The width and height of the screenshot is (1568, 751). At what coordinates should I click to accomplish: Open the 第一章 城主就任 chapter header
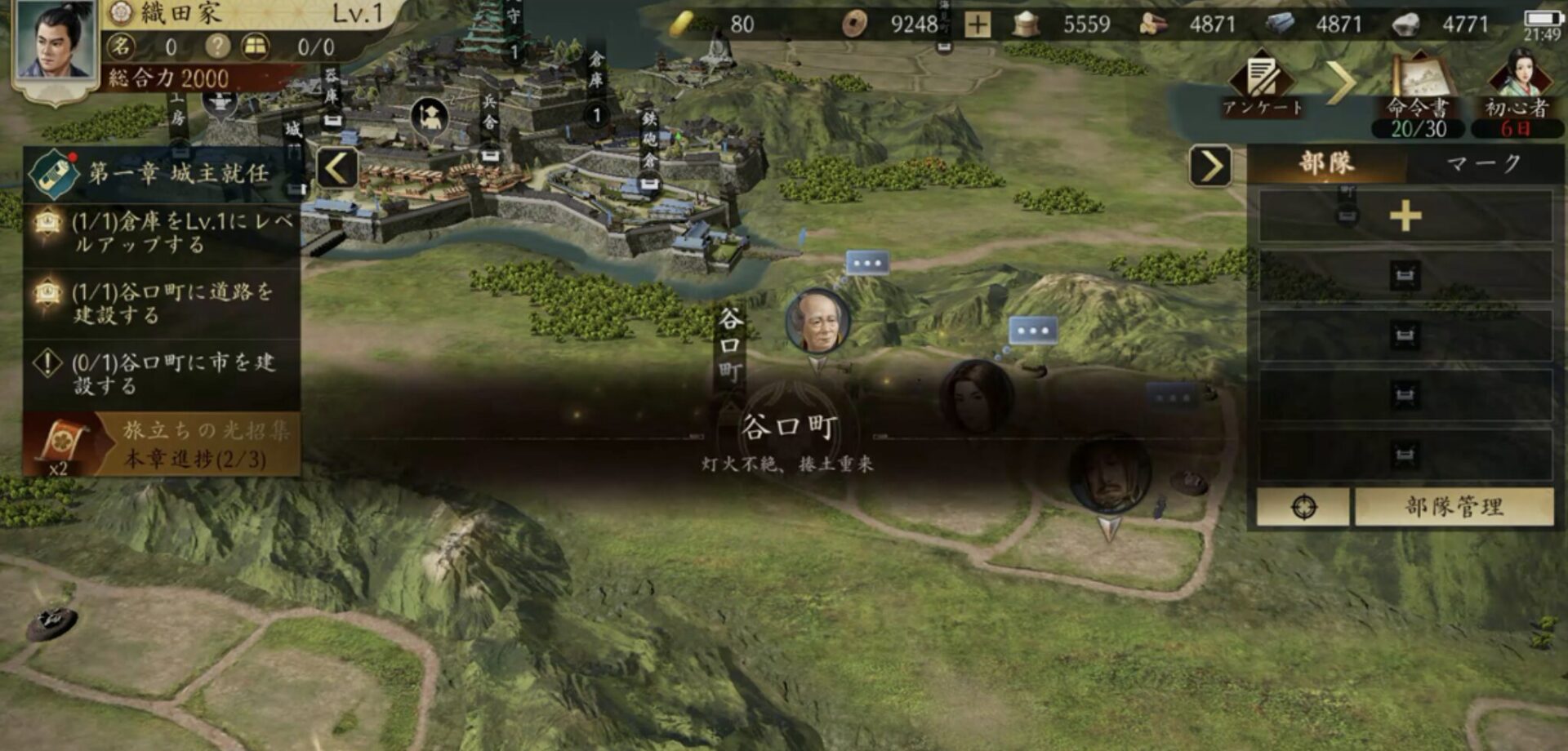pyautogui.click(x=163, y=173)
